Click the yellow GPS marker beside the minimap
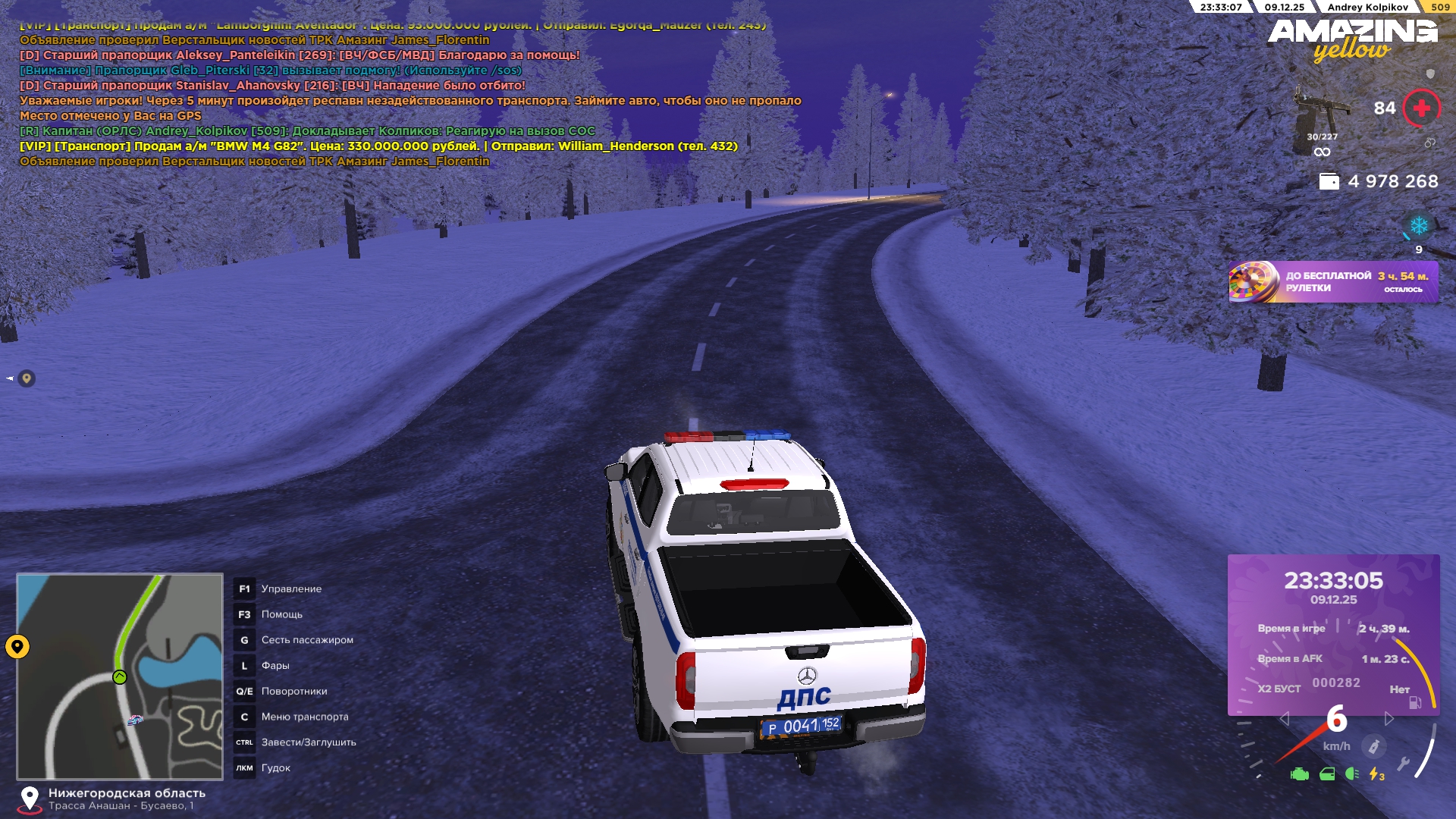Screen dimensions: 1456x819 point(17,647)
